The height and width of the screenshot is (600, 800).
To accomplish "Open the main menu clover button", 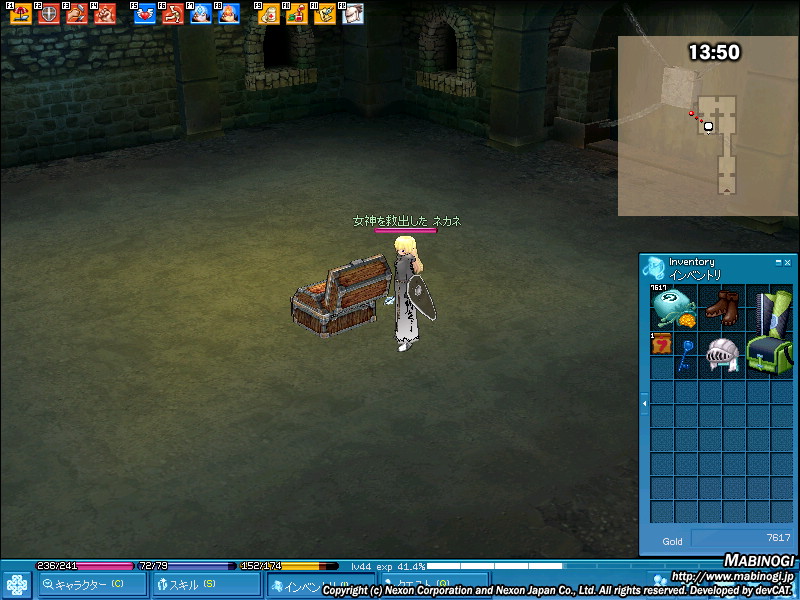I will [17, 584].
